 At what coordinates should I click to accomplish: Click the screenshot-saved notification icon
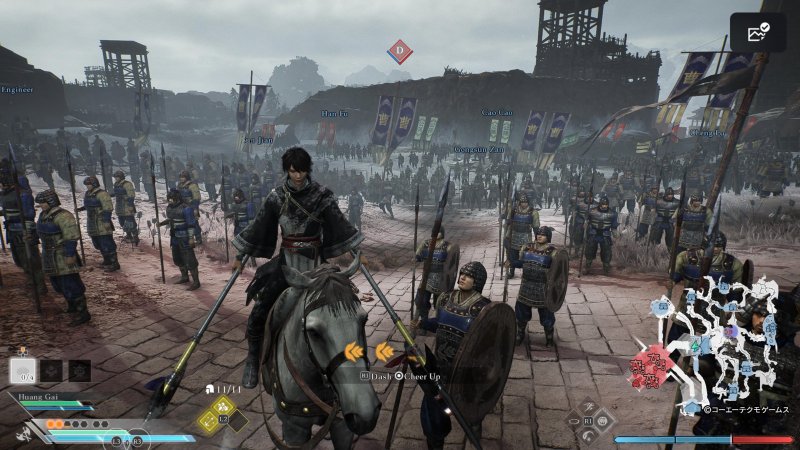[758, 33]
